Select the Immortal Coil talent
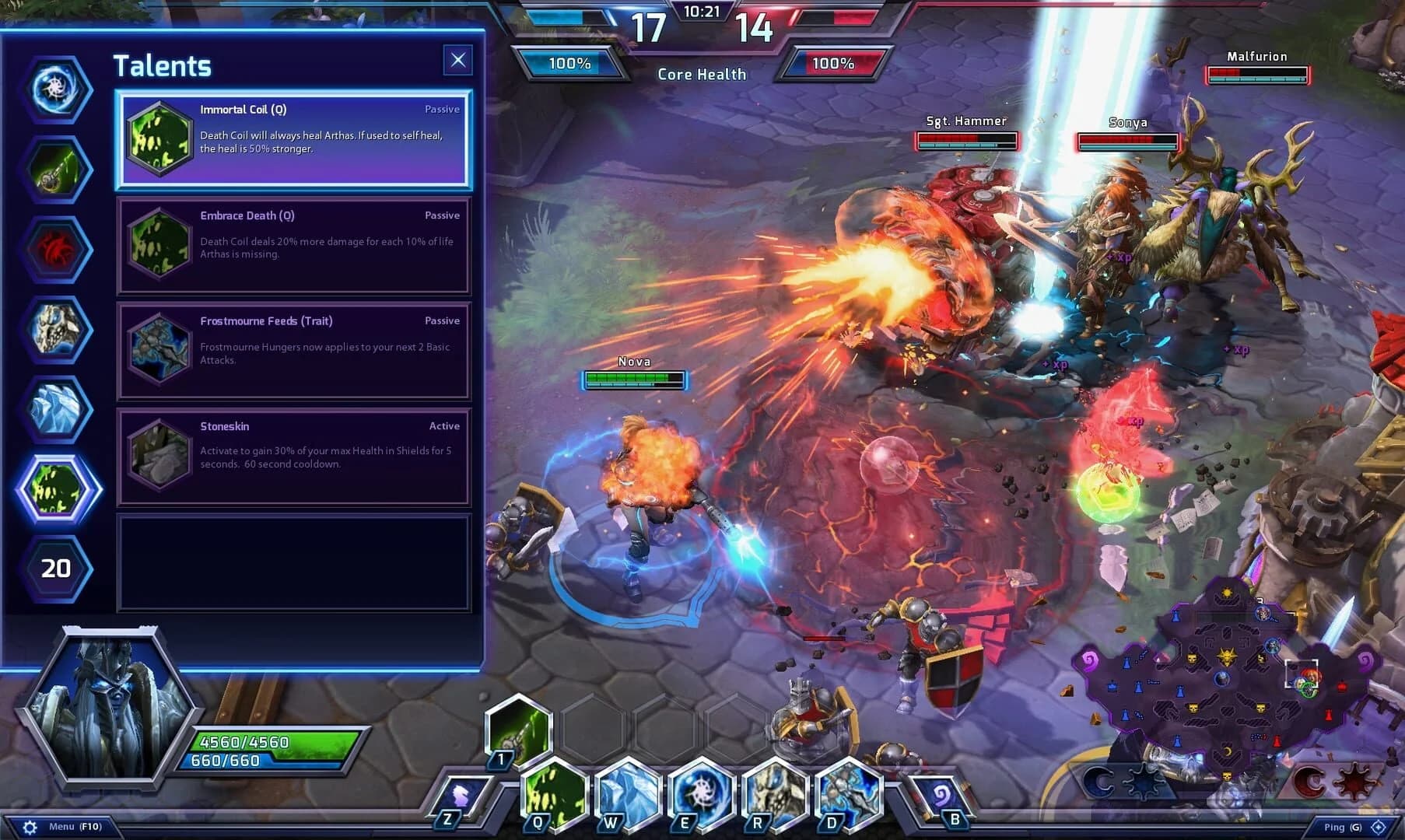1405x840 pixels. 296,140
